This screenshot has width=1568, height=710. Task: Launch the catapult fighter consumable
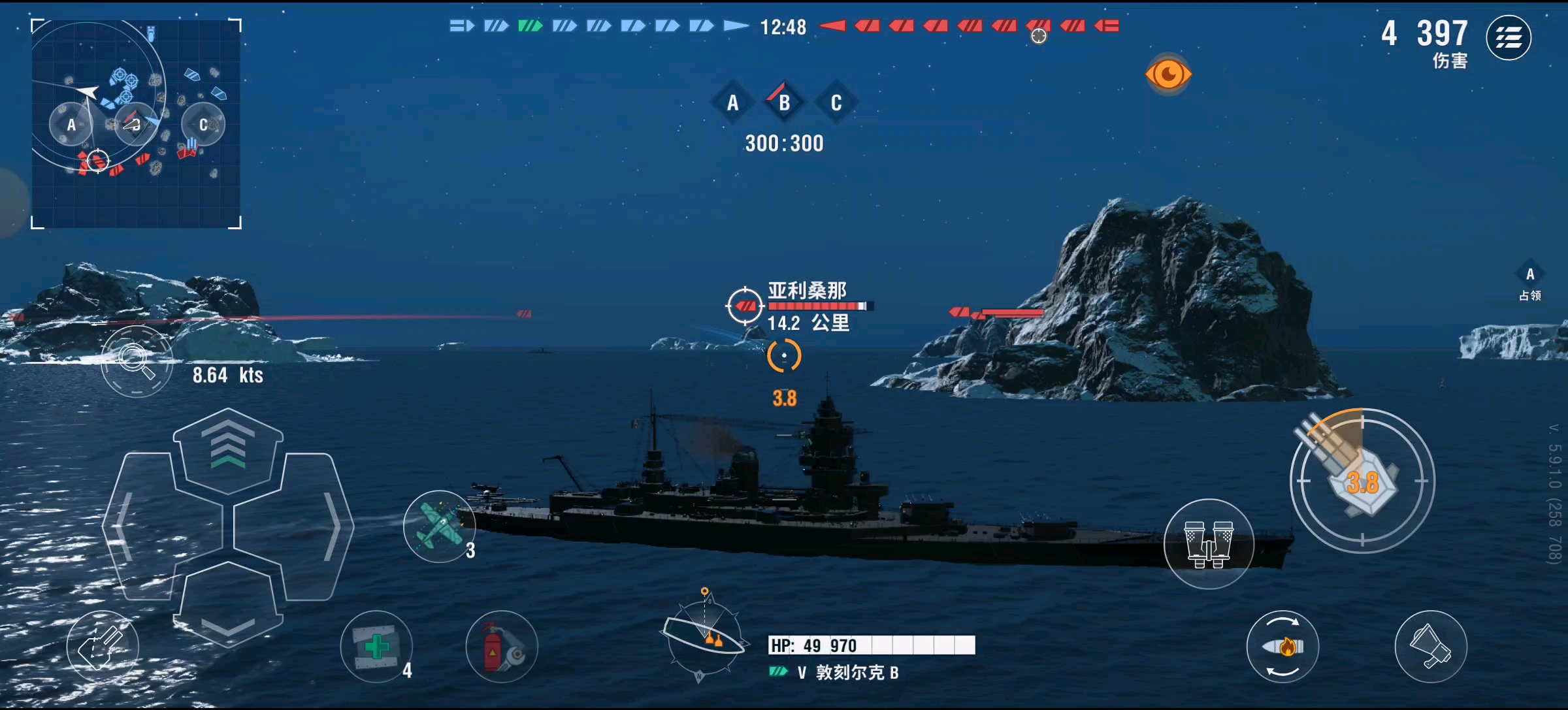(440, 526)
